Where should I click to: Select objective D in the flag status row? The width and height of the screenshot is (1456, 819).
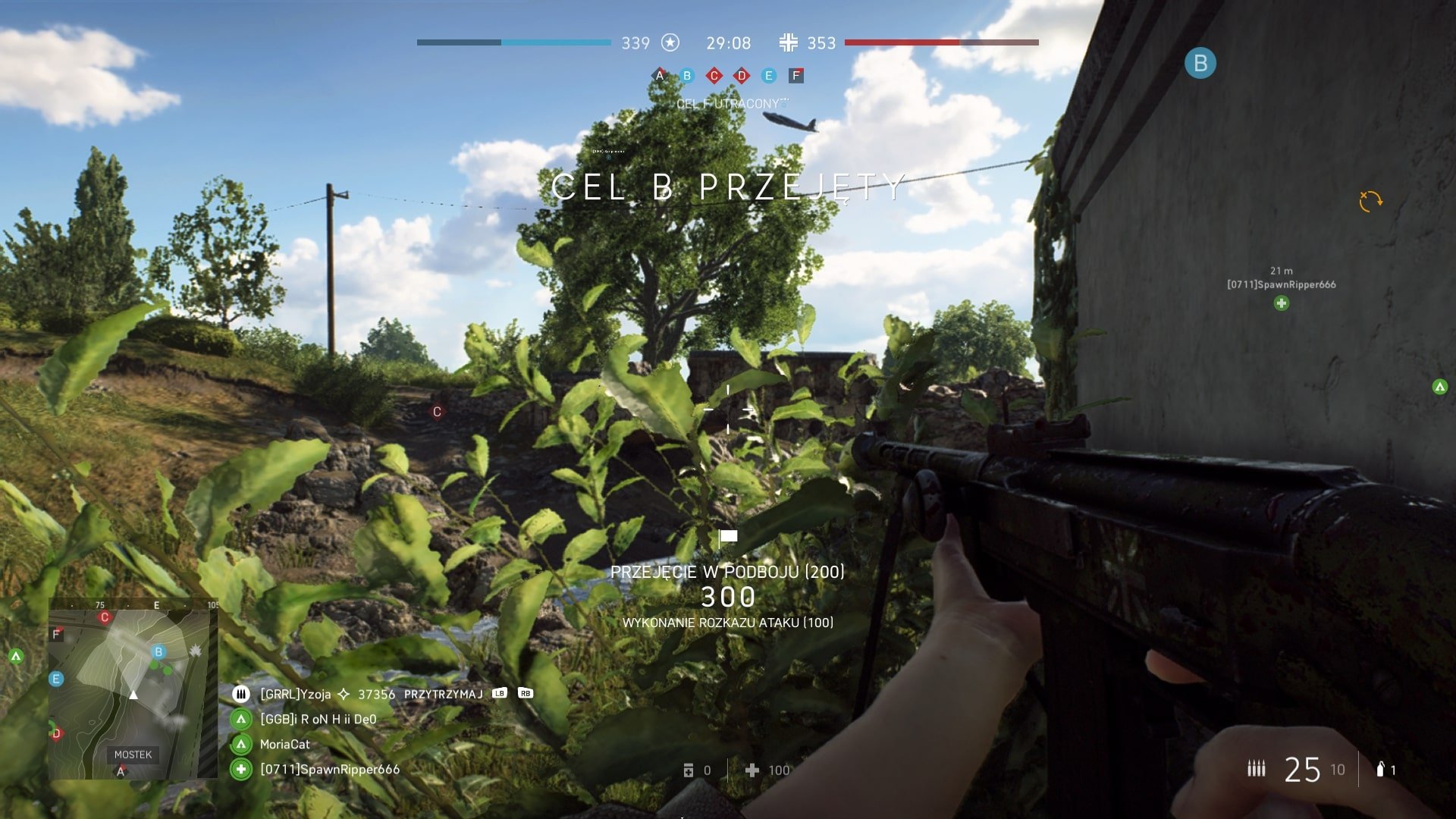tap(742, 75)
